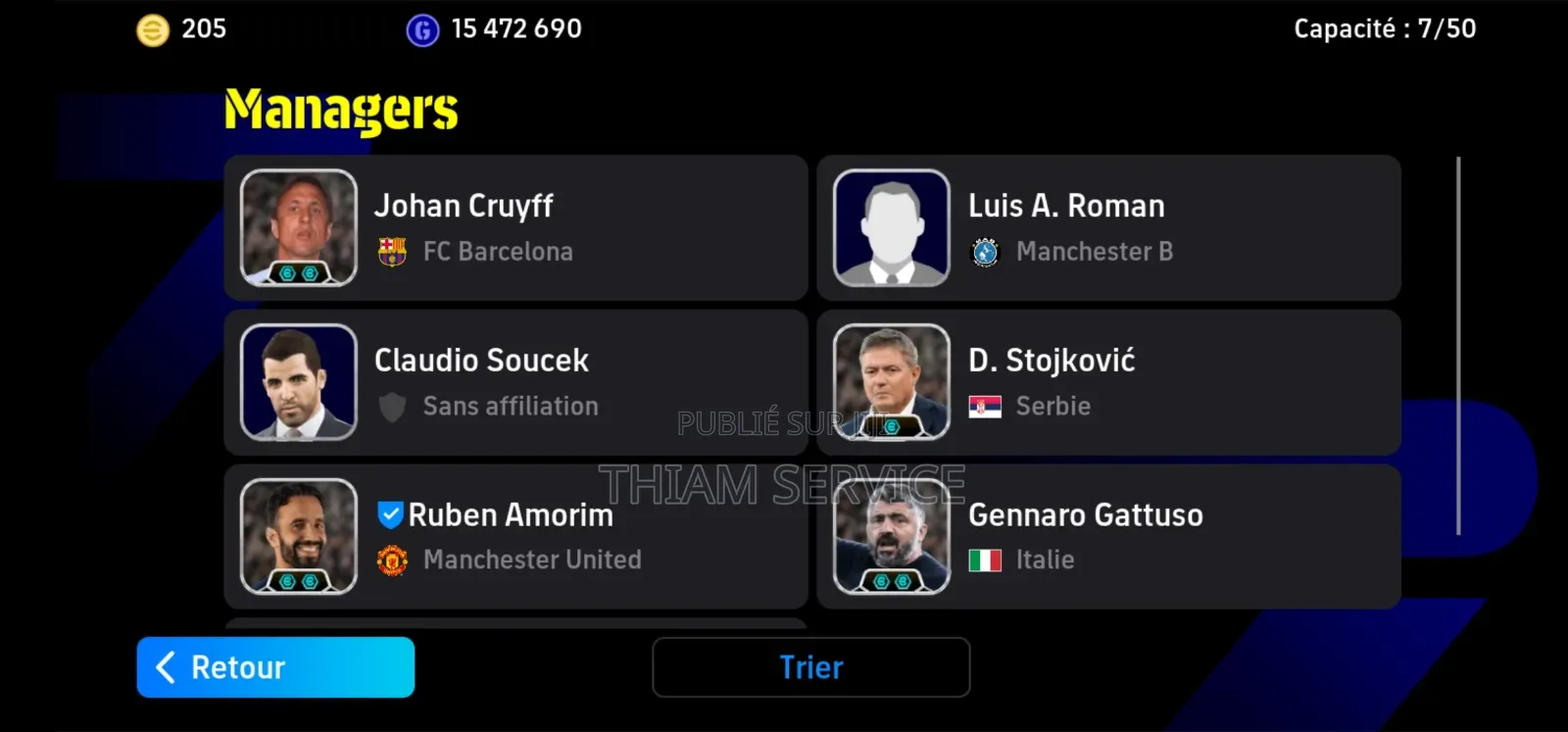Click the Capacité 7/50 indicator

(1385, 28)
